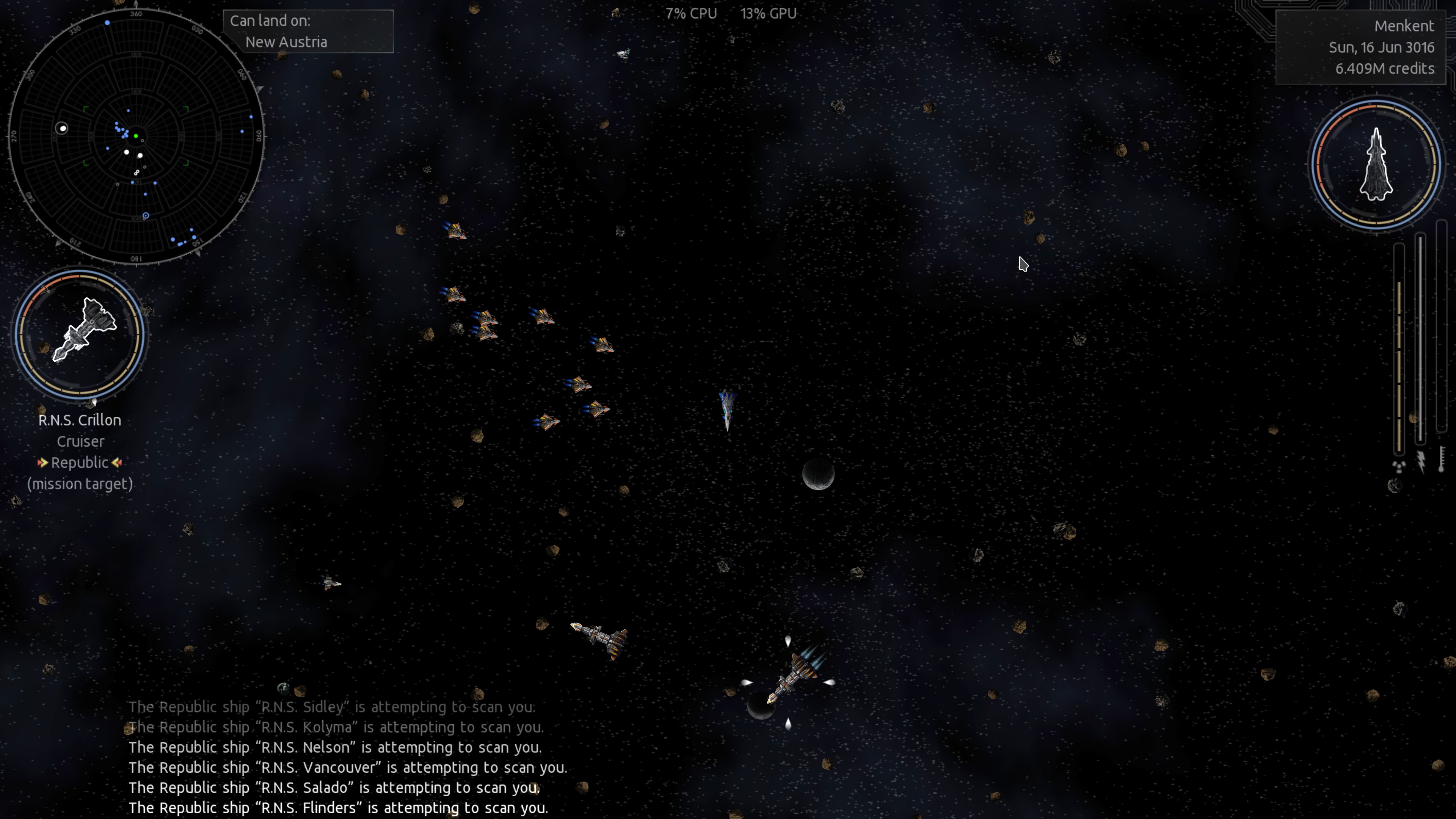The height and width of the screenshot is (819, 1456).
Task: Click the date Sun, 16 Jun 3016
Action: click(x=1380, y=47)
